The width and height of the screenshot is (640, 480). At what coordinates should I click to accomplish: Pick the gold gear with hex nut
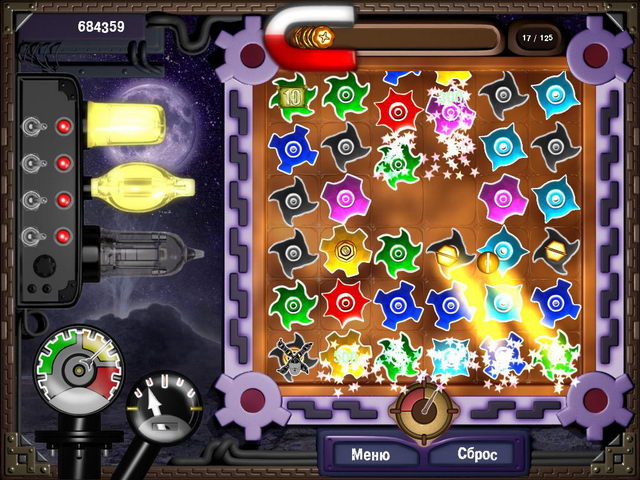(x=345, y=248)
